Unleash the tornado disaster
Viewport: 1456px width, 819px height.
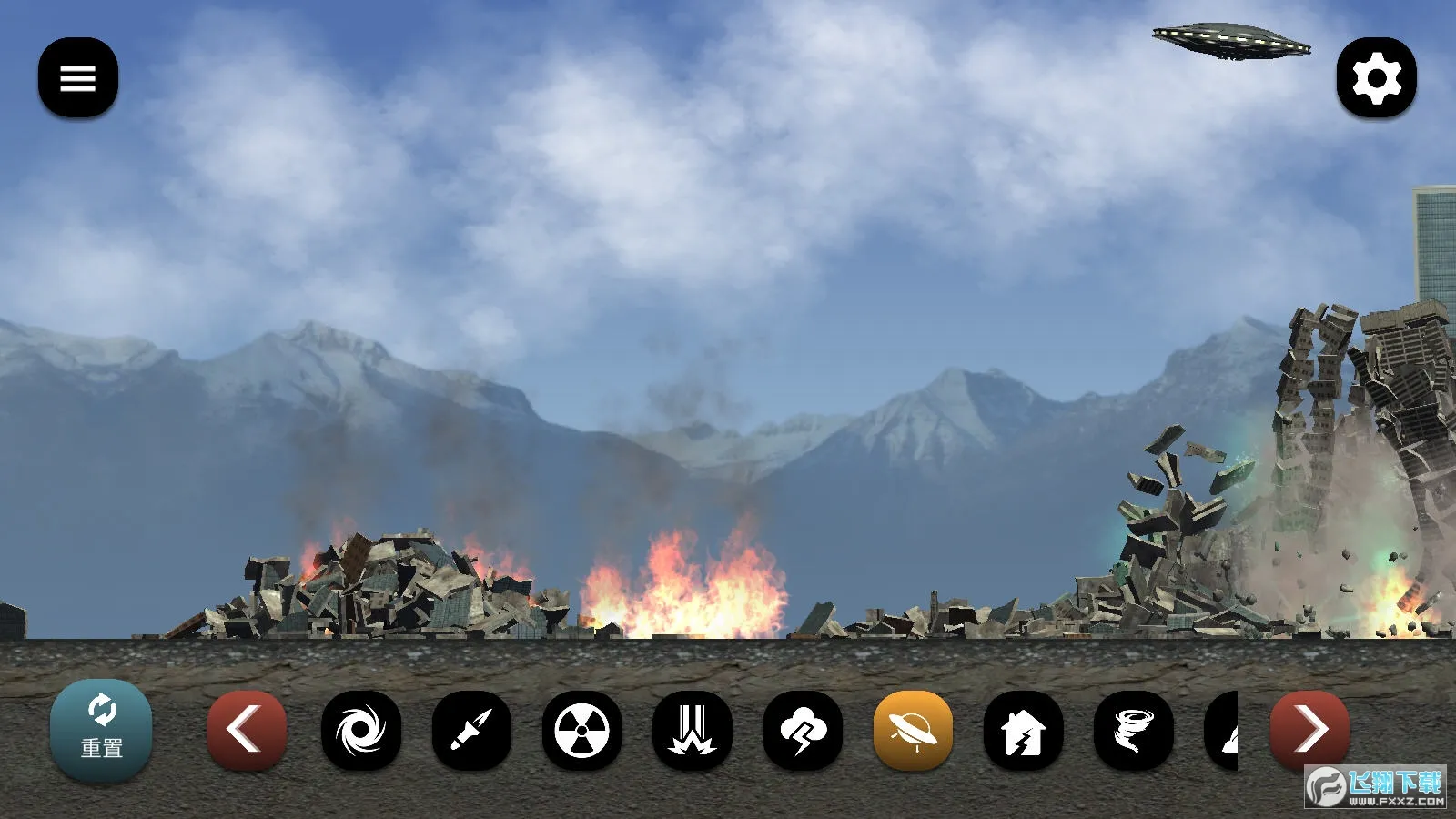pos(1134,730)
